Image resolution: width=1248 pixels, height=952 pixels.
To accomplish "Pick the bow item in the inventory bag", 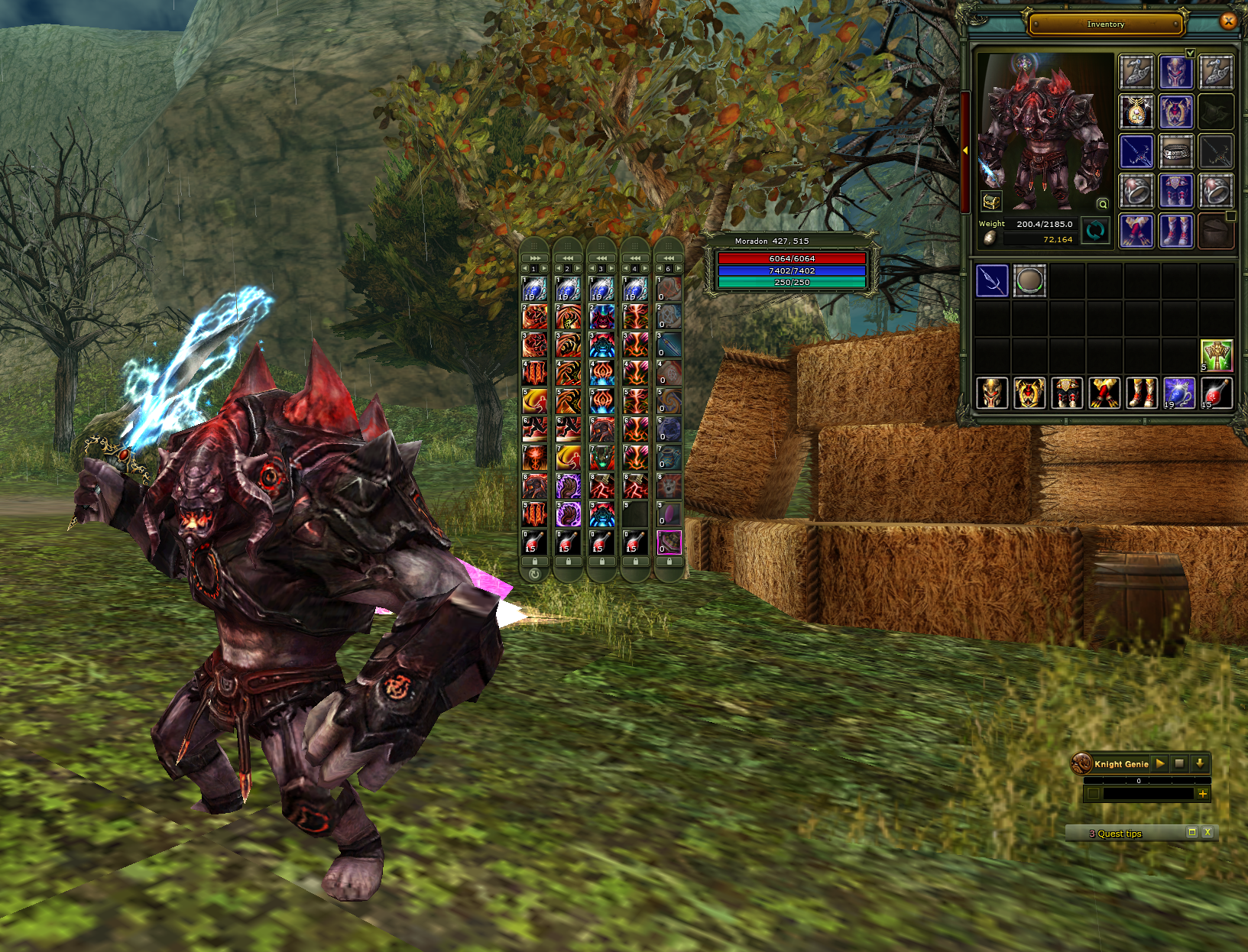I will 992,281.
